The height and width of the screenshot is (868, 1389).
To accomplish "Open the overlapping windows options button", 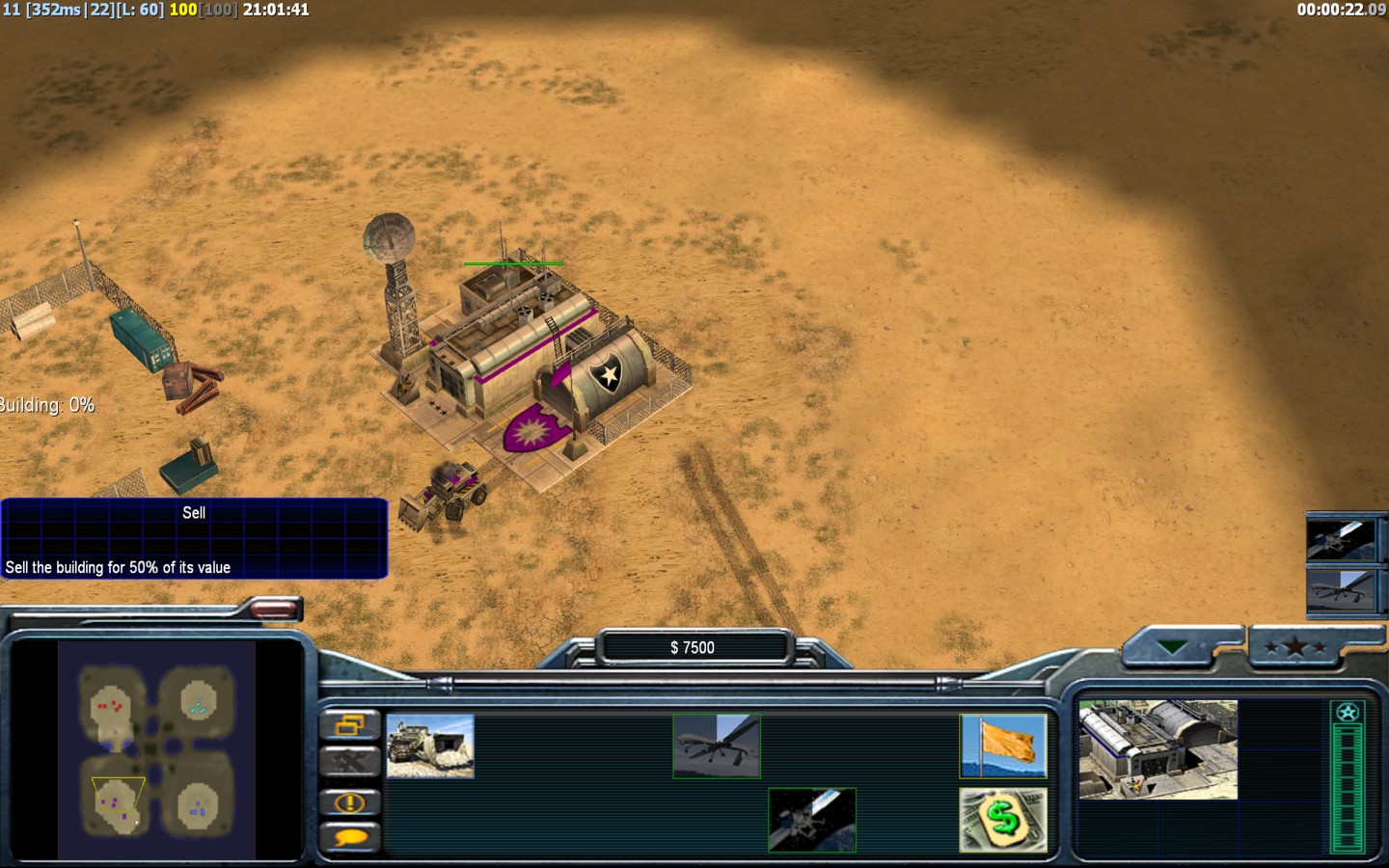I will (x=349, y=725).
